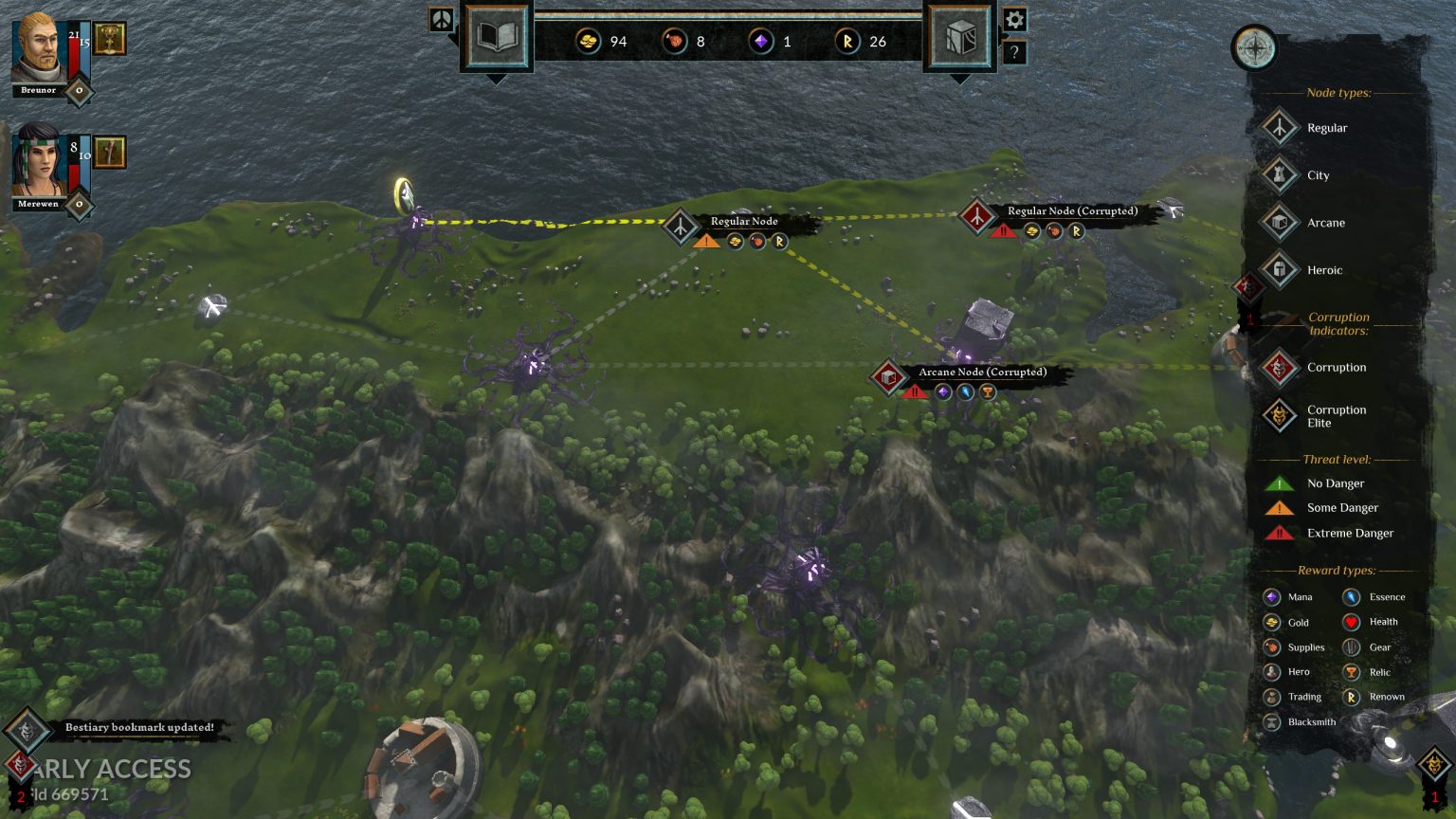
Task: Open the gear settings menu
Action: coord(1014,20)
